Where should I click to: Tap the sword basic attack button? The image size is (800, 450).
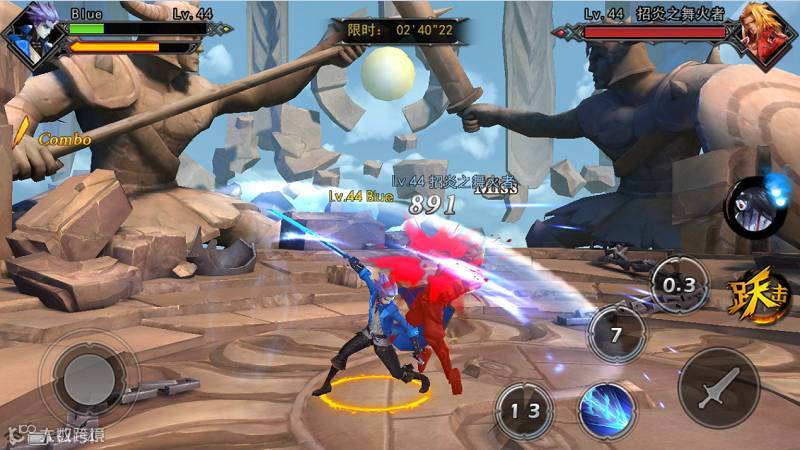click(x=718, y=387)
